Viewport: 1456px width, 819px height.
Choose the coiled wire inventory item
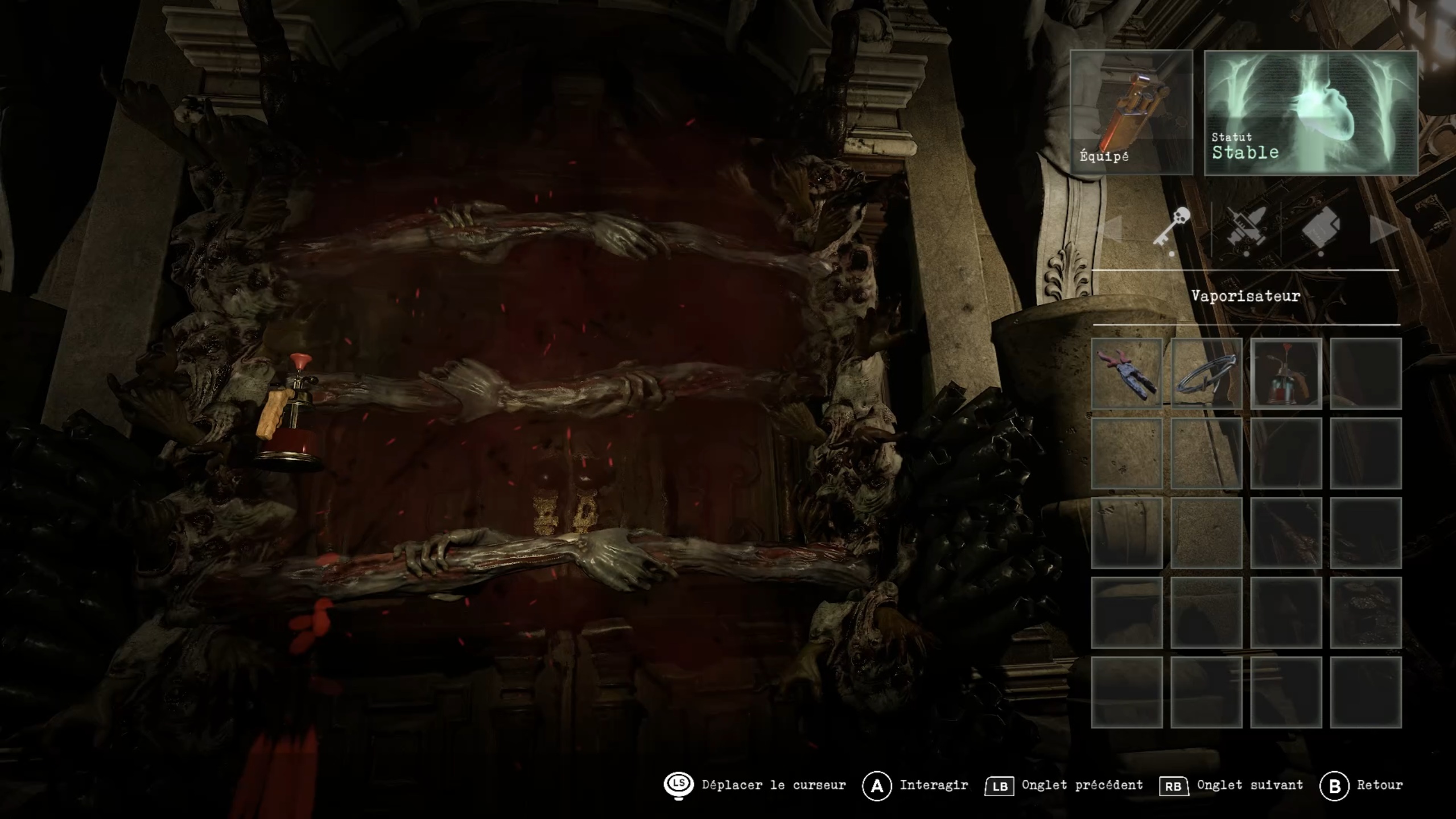[1206, 373]
